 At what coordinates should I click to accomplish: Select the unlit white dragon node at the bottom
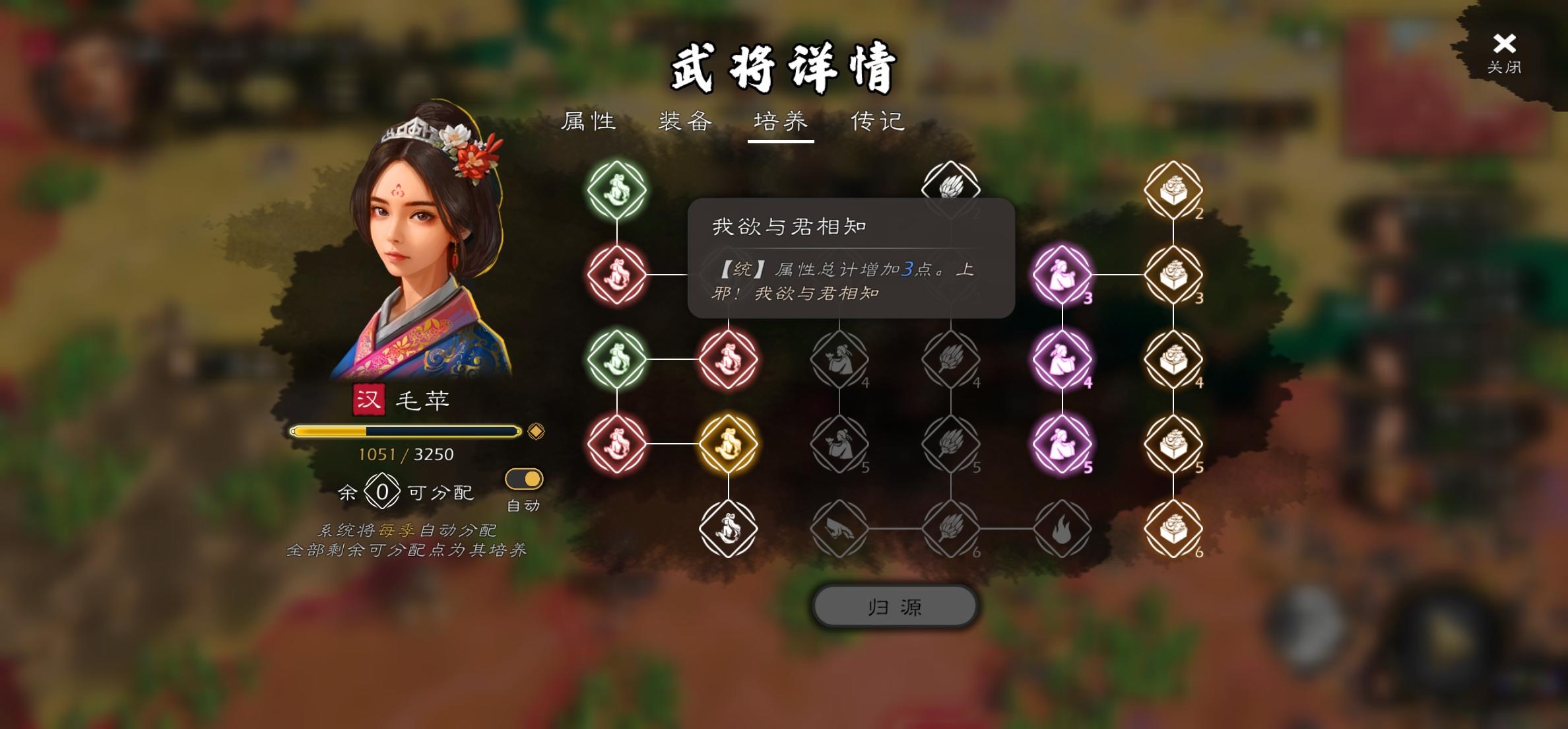click(x=729, y=528)
